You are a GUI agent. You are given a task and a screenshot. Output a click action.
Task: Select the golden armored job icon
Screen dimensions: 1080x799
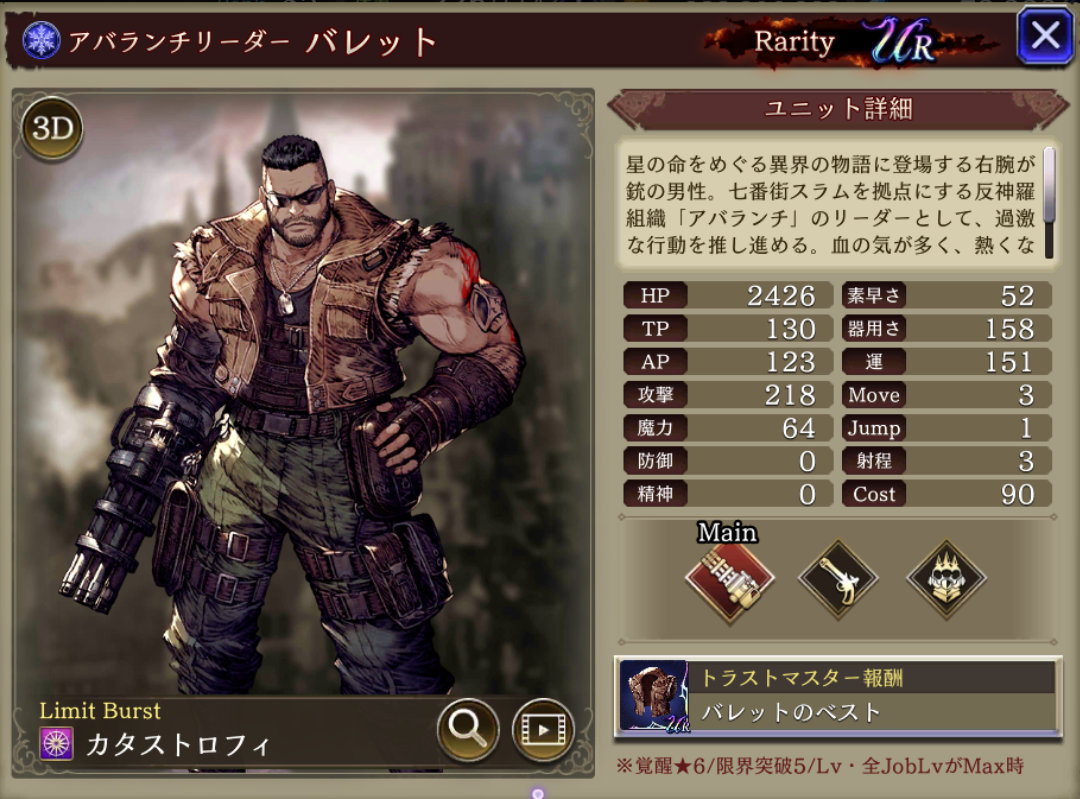click(946, 579)
